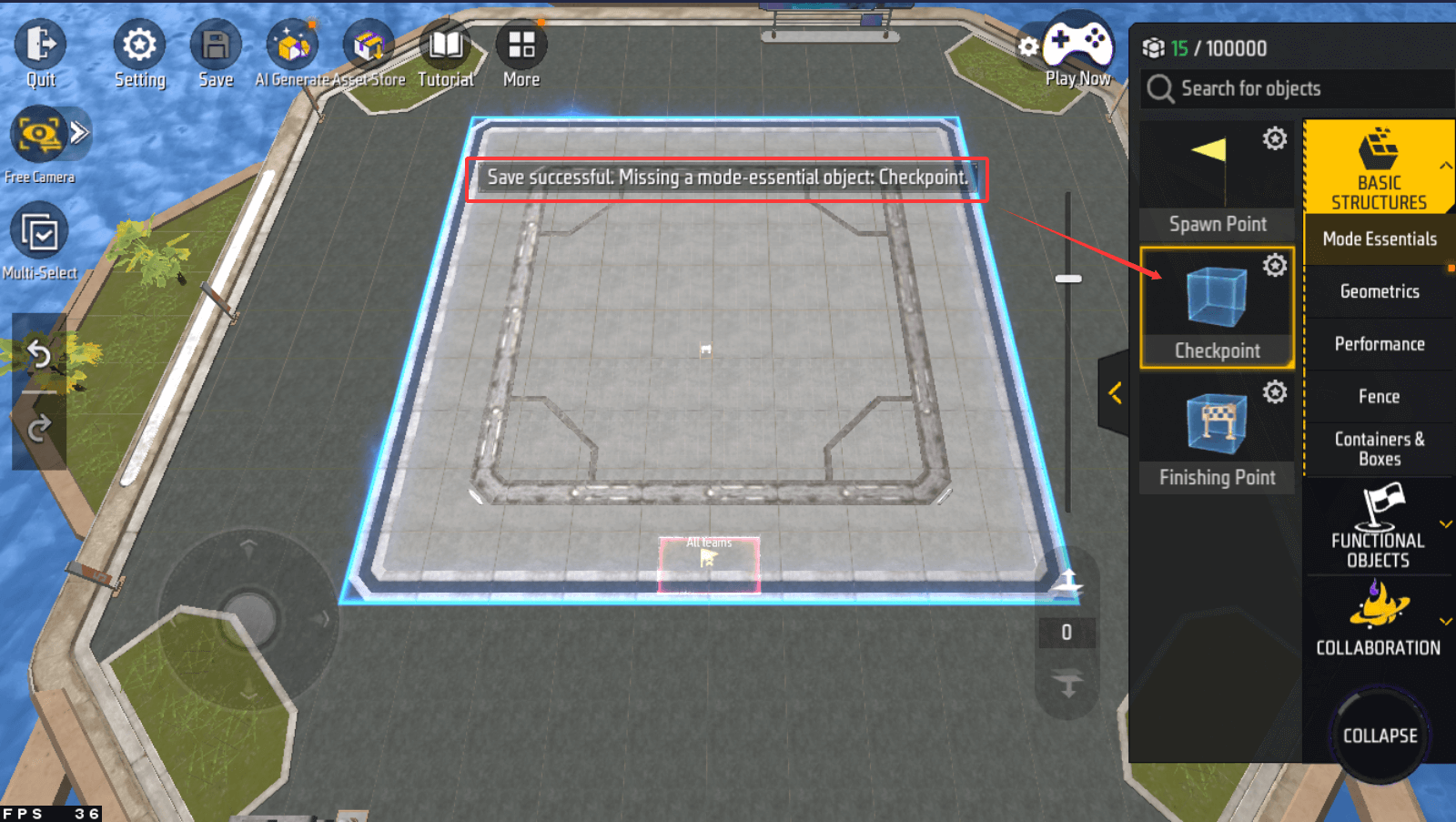The height and width of the screenshot is (822, 1456).
Task: Redo the last undone action
Action: tap(39, 428)
